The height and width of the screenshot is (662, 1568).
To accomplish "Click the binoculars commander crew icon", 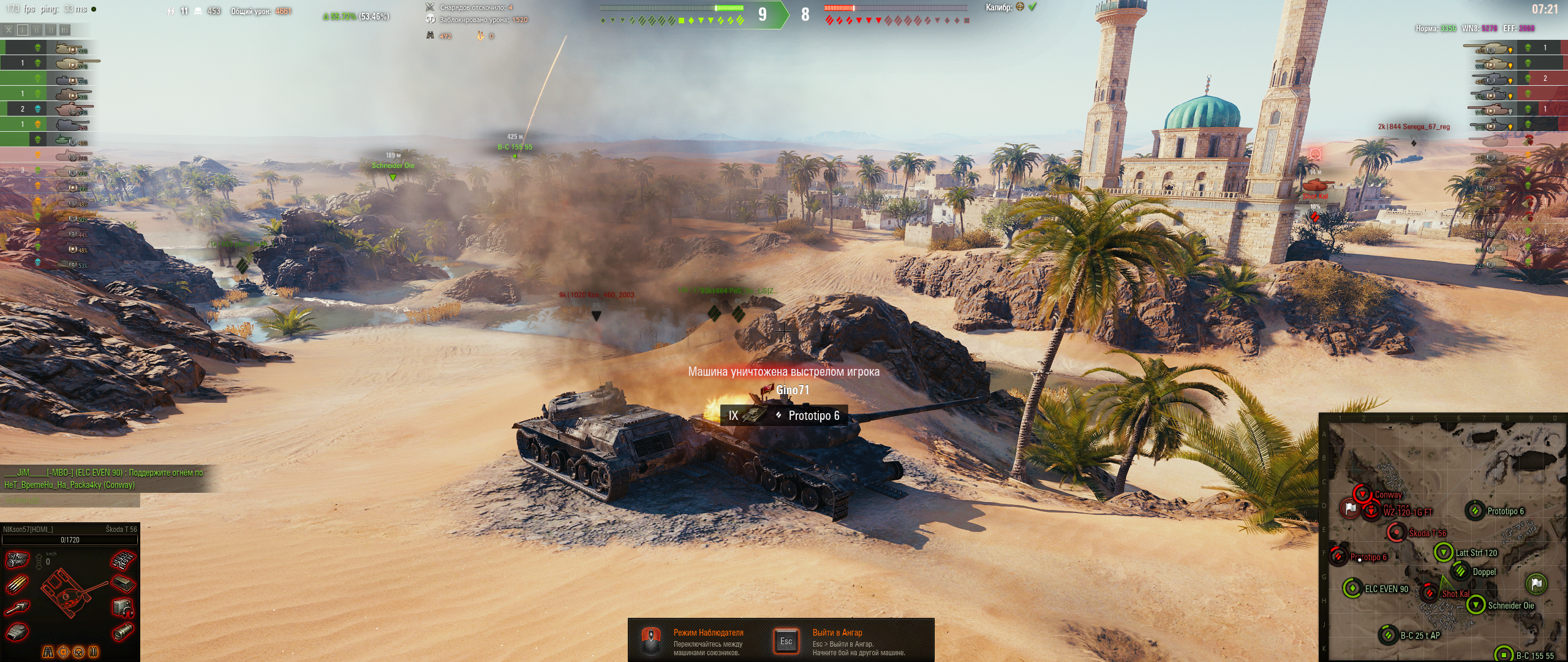I will pyautogui.click(x=48, y=652).
